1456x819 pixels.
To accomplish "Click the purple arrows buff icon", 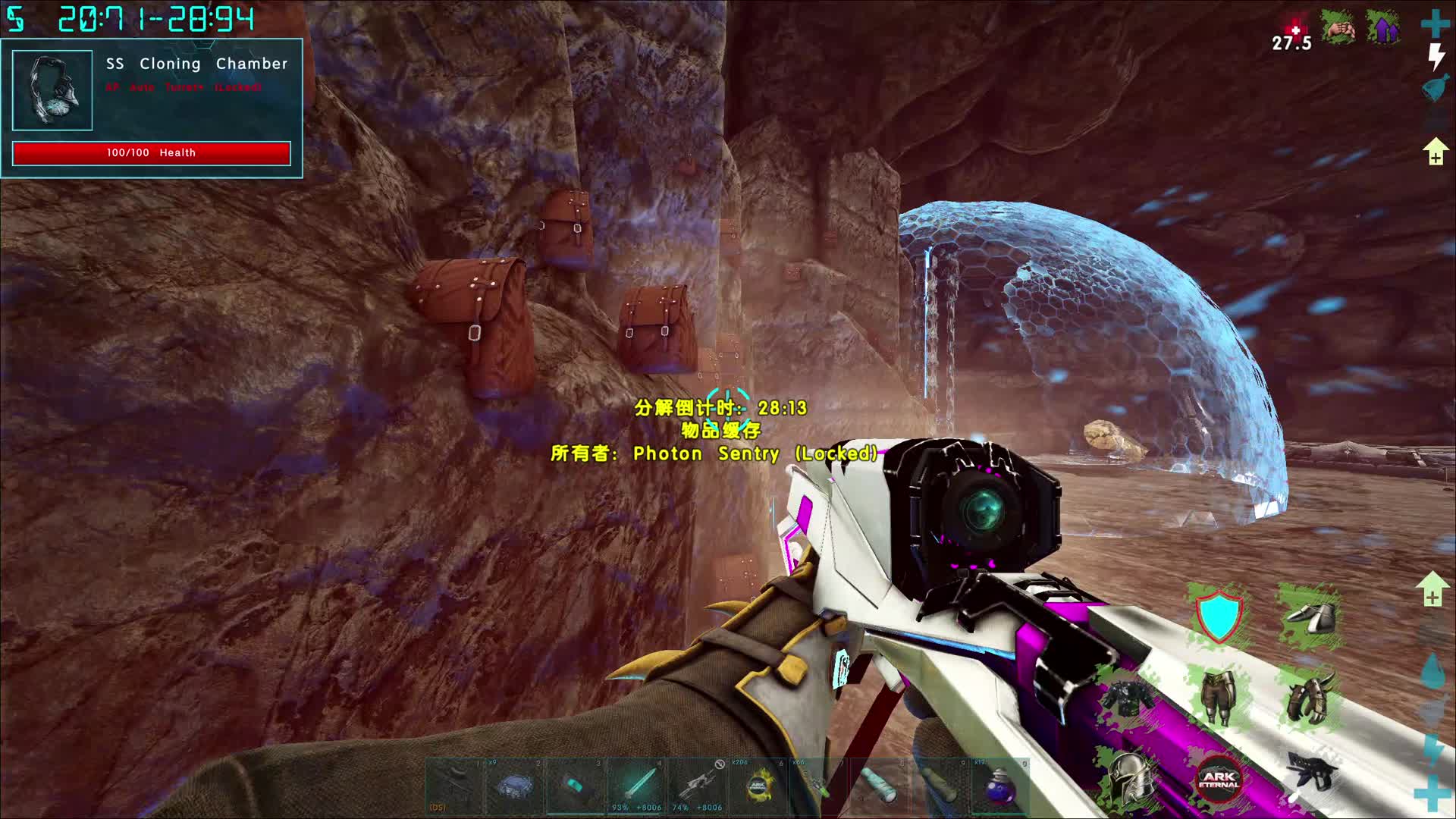I will coord(1383,29).
